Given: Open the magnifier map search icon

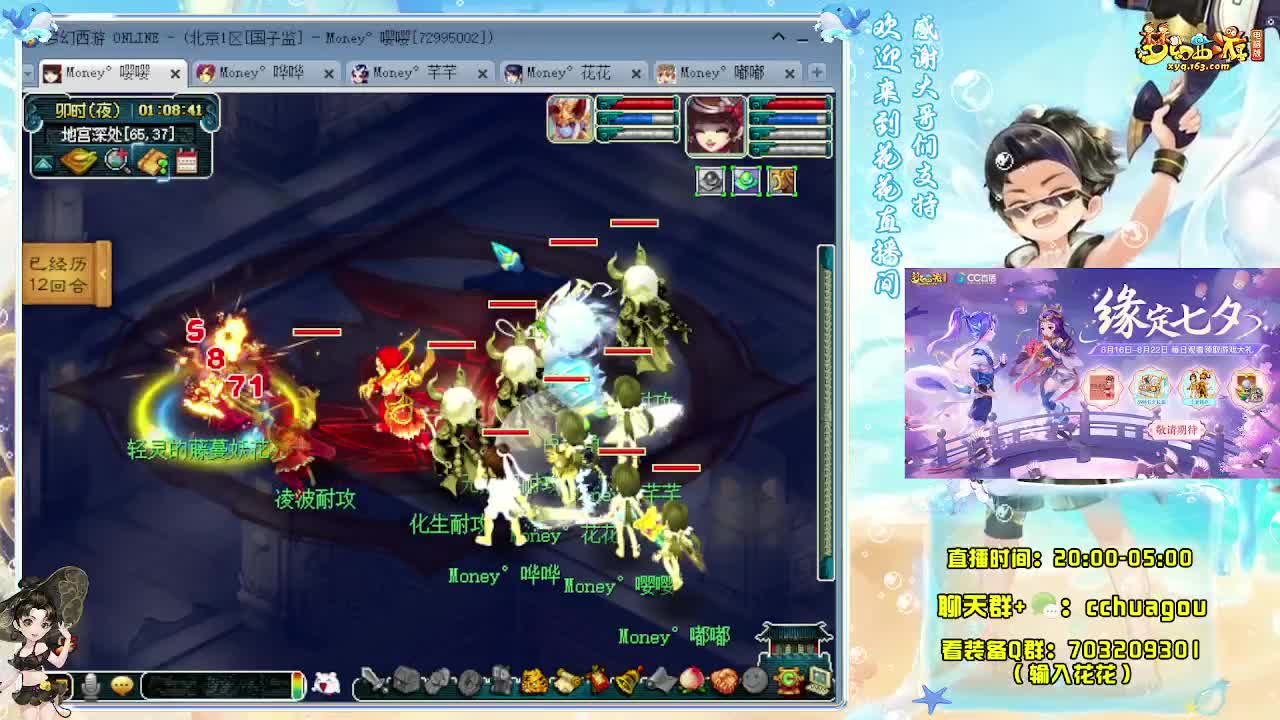Looking at the screenshot, I should click(x=116, y=161).
